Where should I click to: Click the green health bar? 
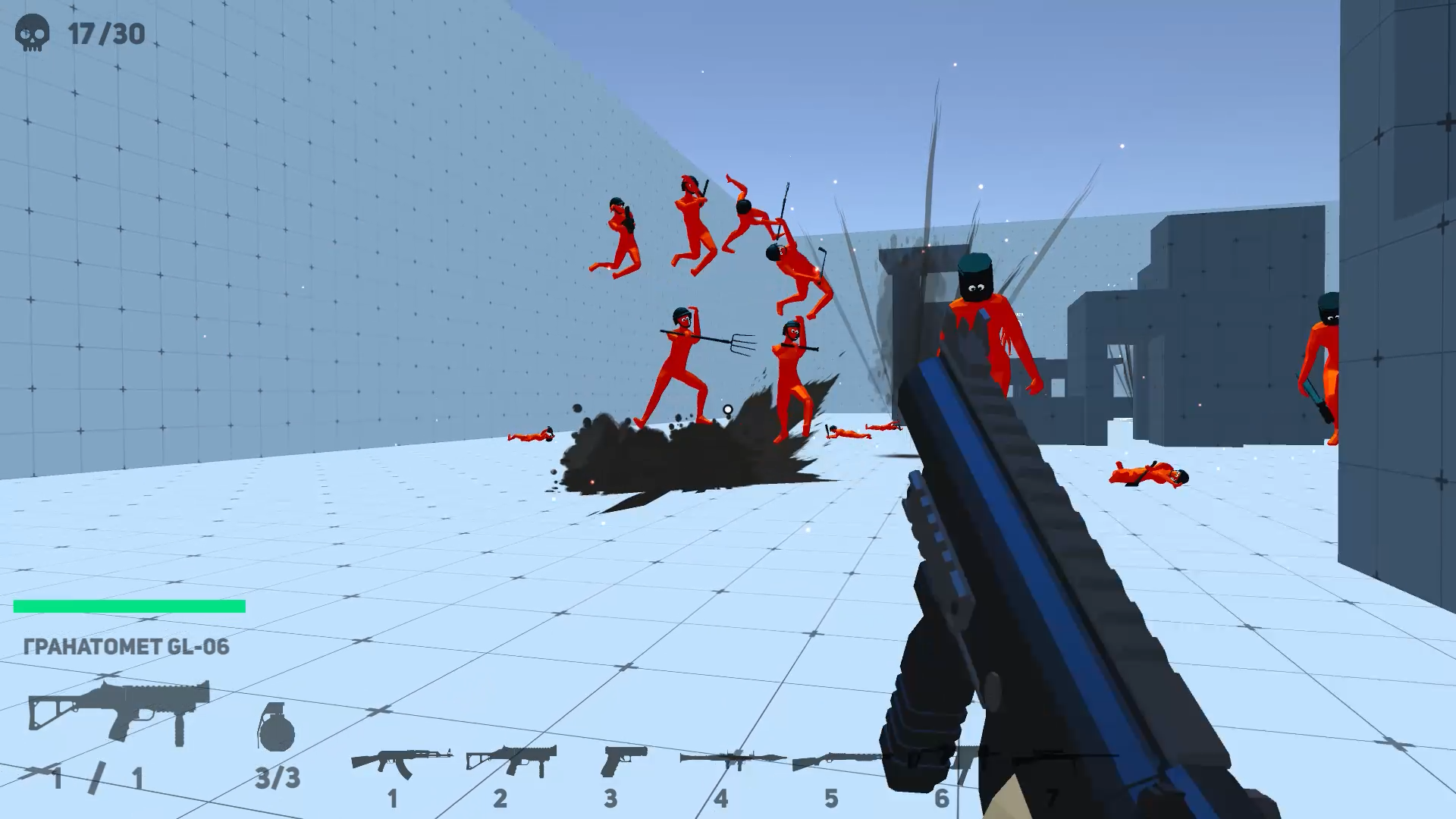click(x=129, y=605)
